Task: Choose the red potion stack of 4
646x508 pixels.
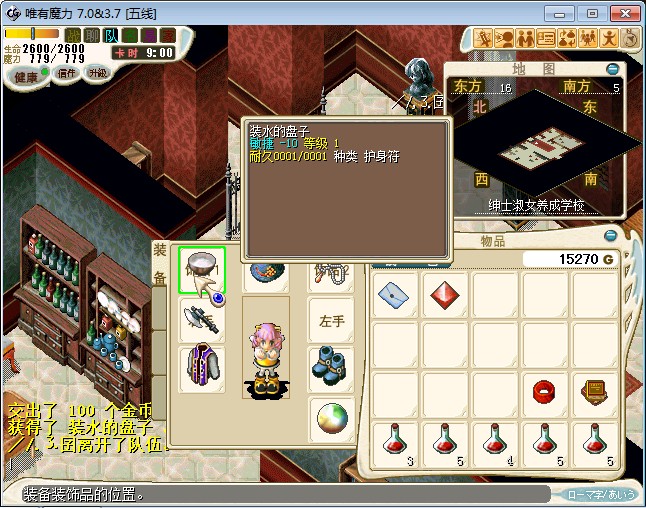Action: tap(495, 441)
